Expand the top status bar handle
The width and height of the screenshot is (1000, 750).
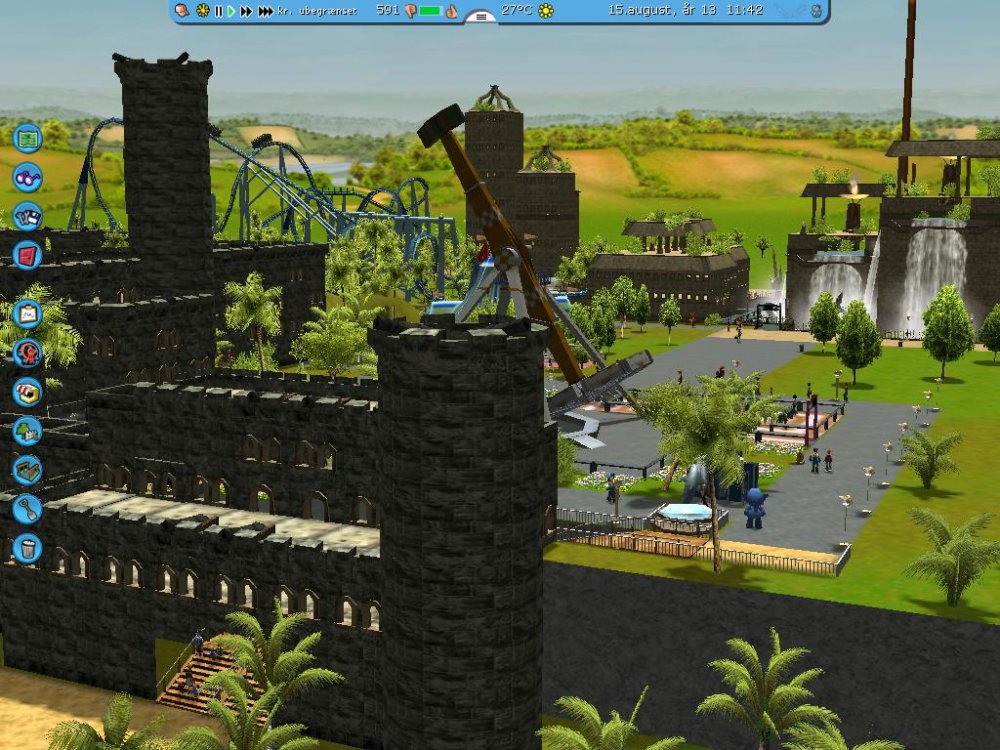point(481,16)
